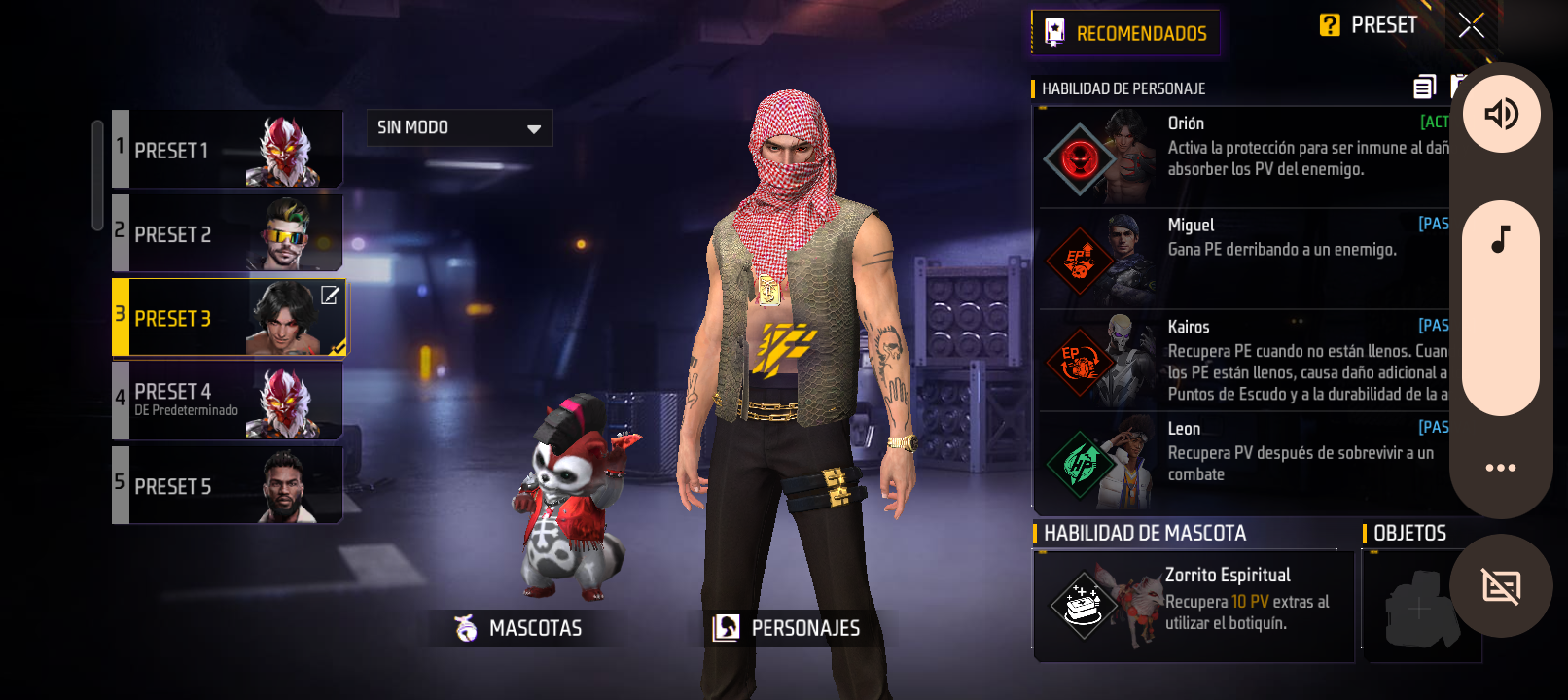Open the Recomendados recommendations
Viewport: 1568px width, 700px height.
1125,33
